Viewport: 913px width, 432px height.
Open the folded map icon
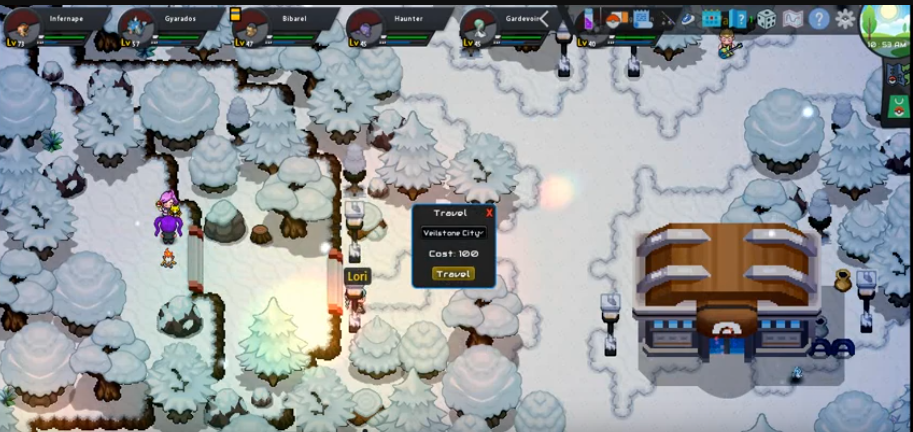pyautogui.click(x=793, y=19)
